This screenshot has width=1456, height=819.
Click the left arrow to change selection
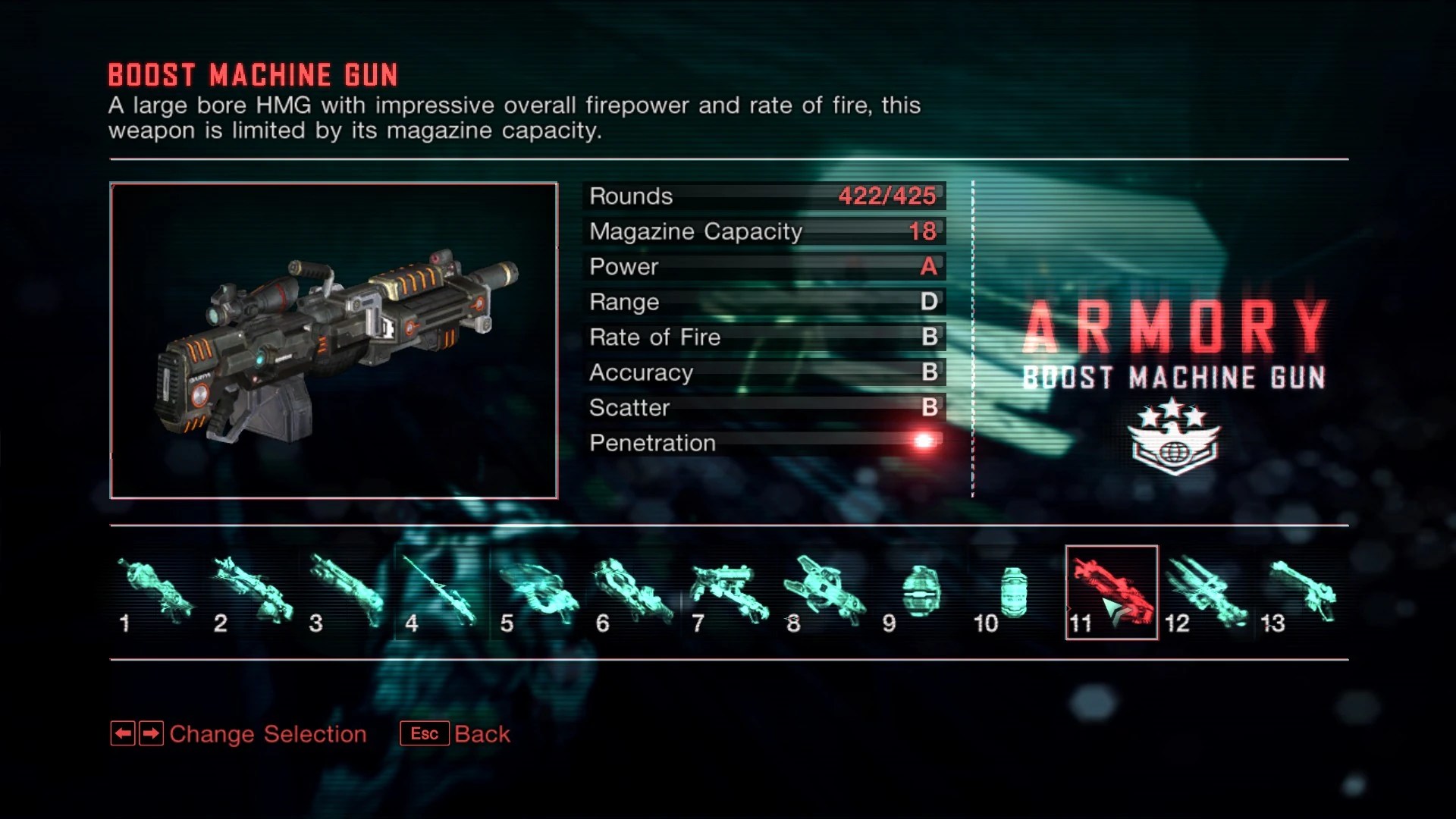click(x=123, y=734)
